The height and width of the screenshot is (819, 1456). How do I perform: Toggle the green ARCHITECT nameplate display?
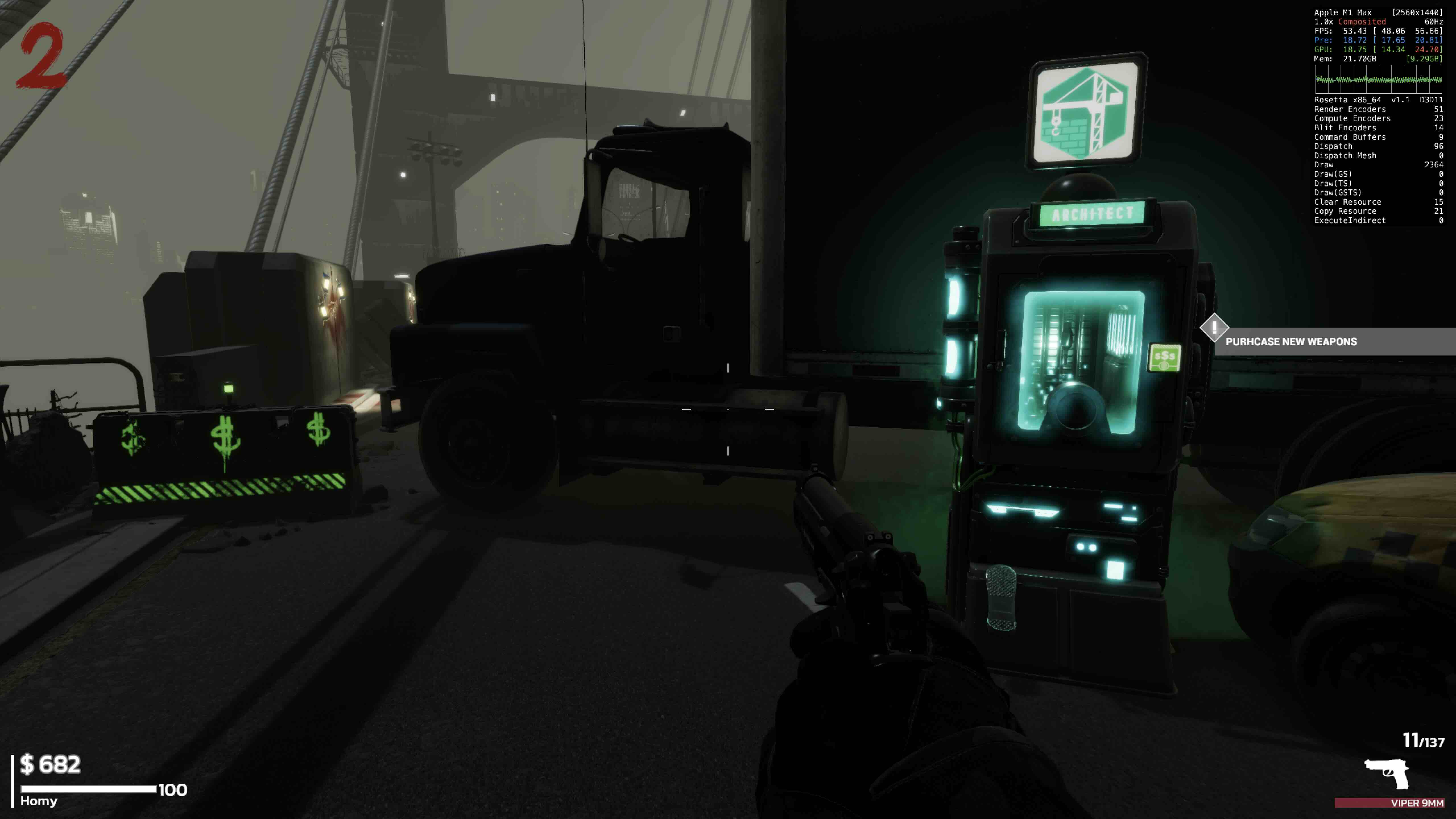click(1092, 214)
